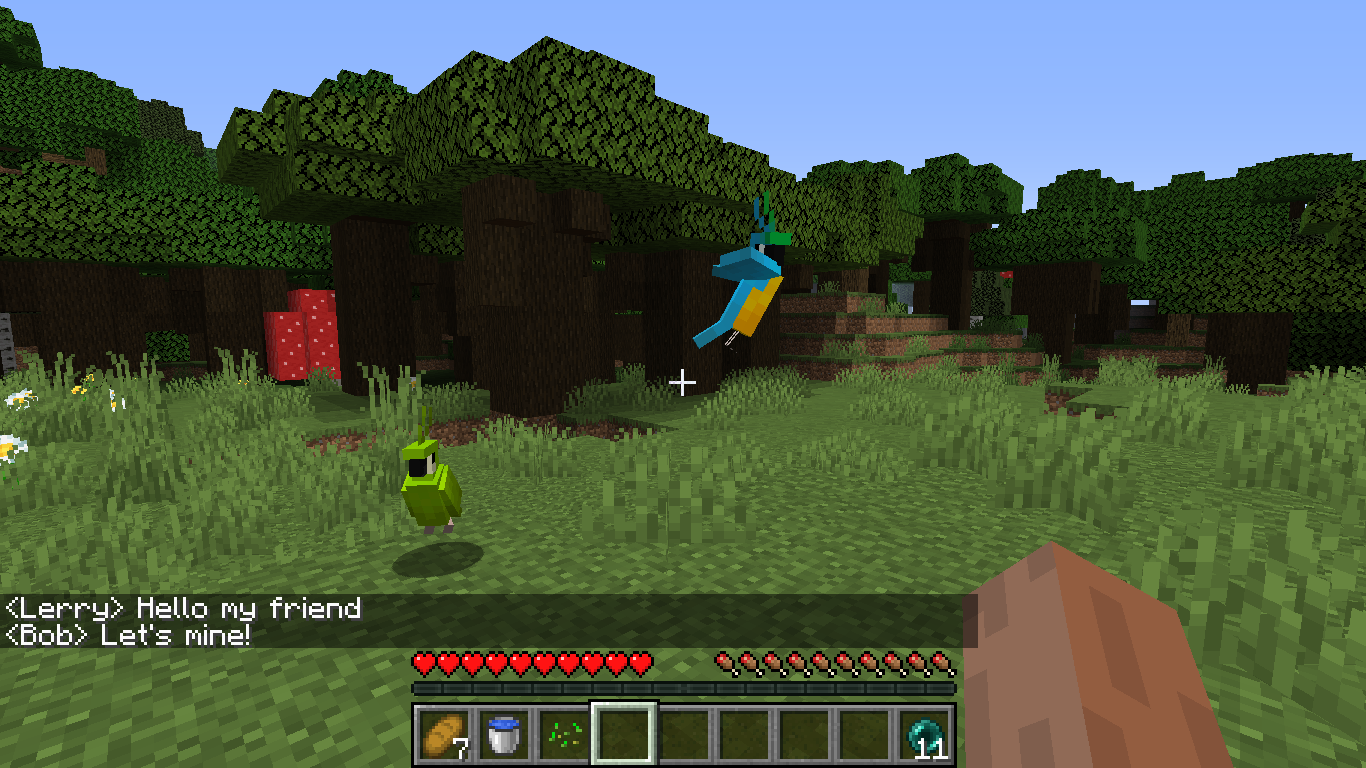Select the milk bucket hotbar item
Screen dimensions: 1366x768
pos(502,734)
